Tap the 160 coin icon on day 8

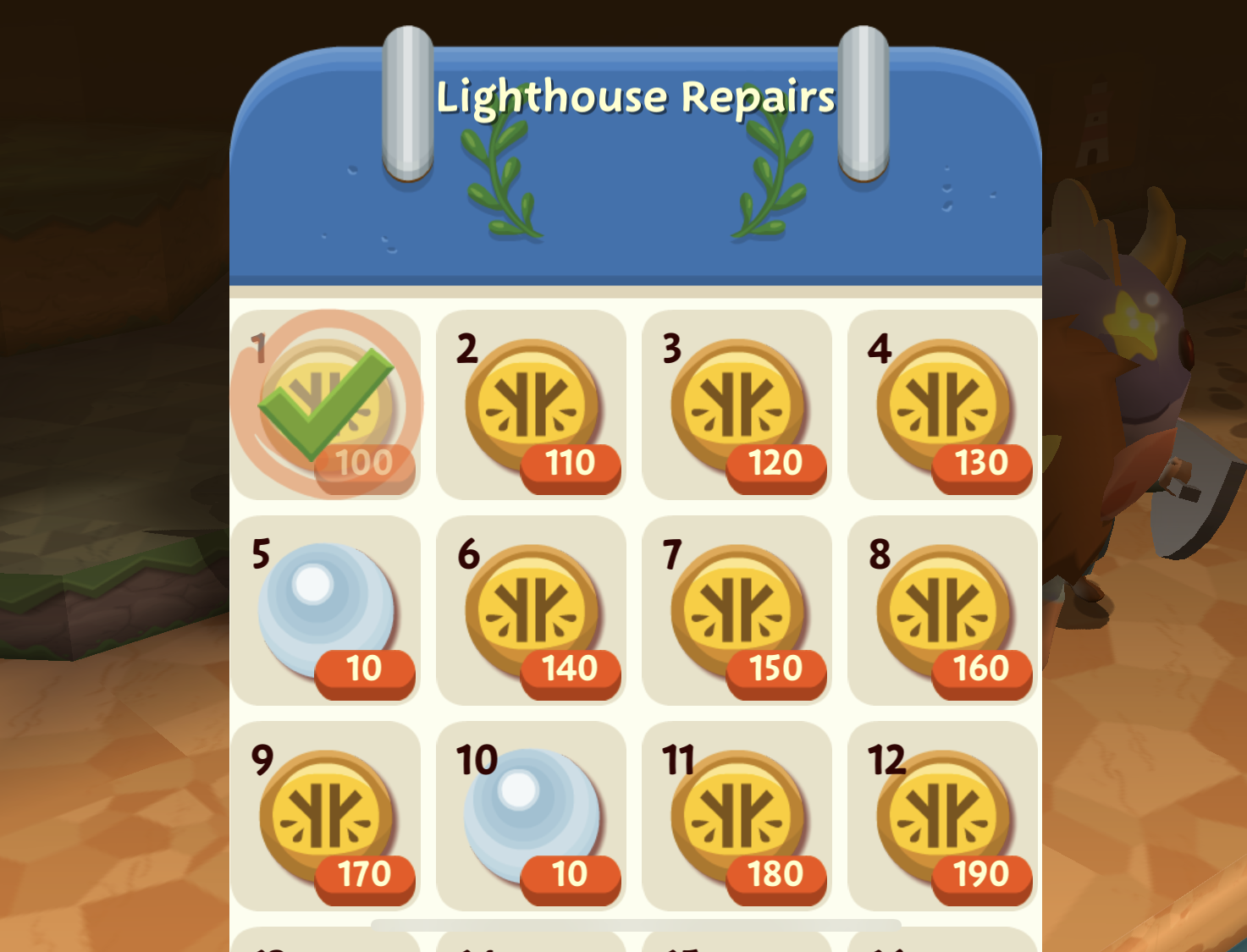943,612
